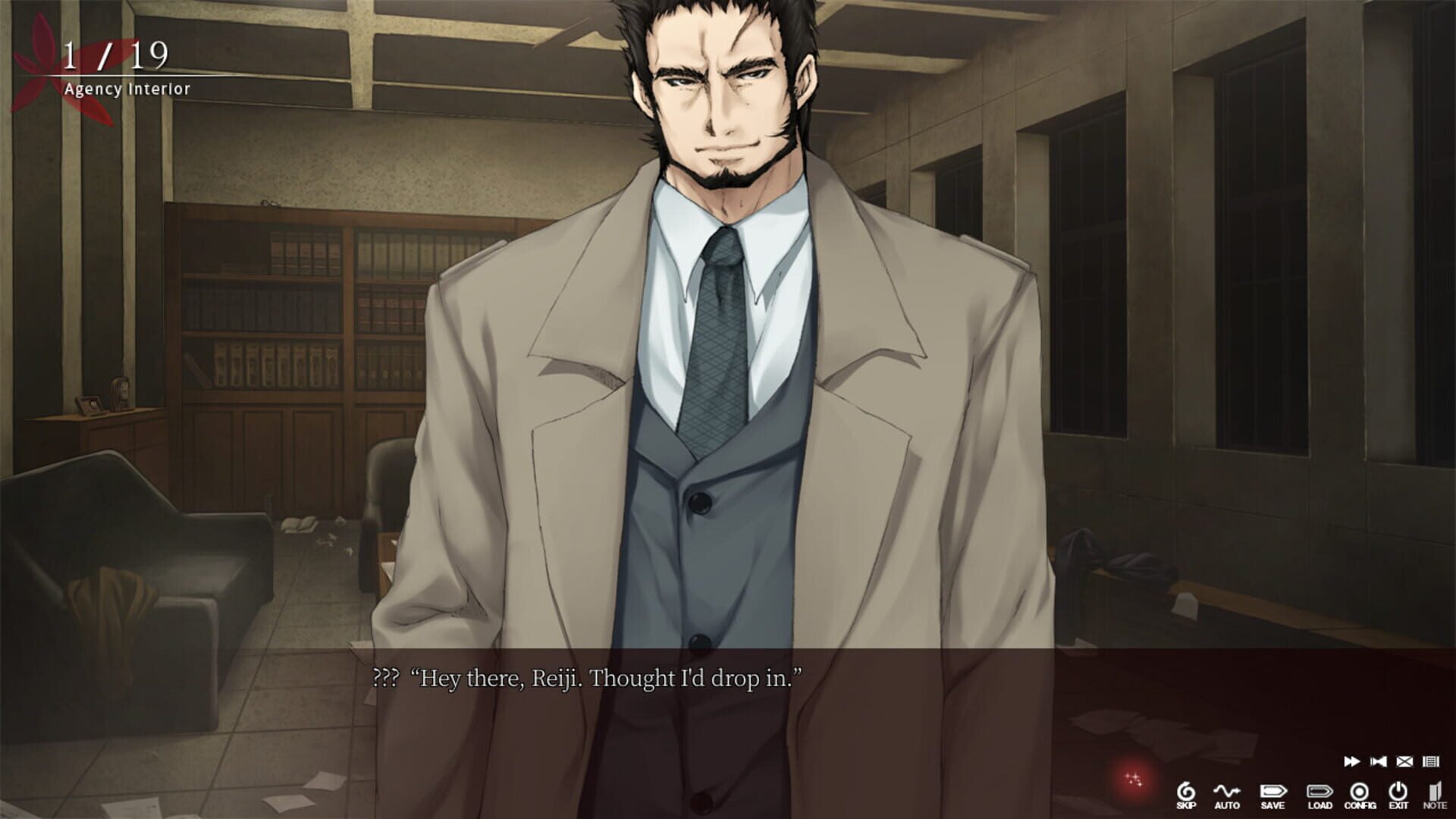The height and width of the screenshot is (819, 1456).
Task: Toggle SKIP mode with the swirl icon
Action: (1187, 791)
